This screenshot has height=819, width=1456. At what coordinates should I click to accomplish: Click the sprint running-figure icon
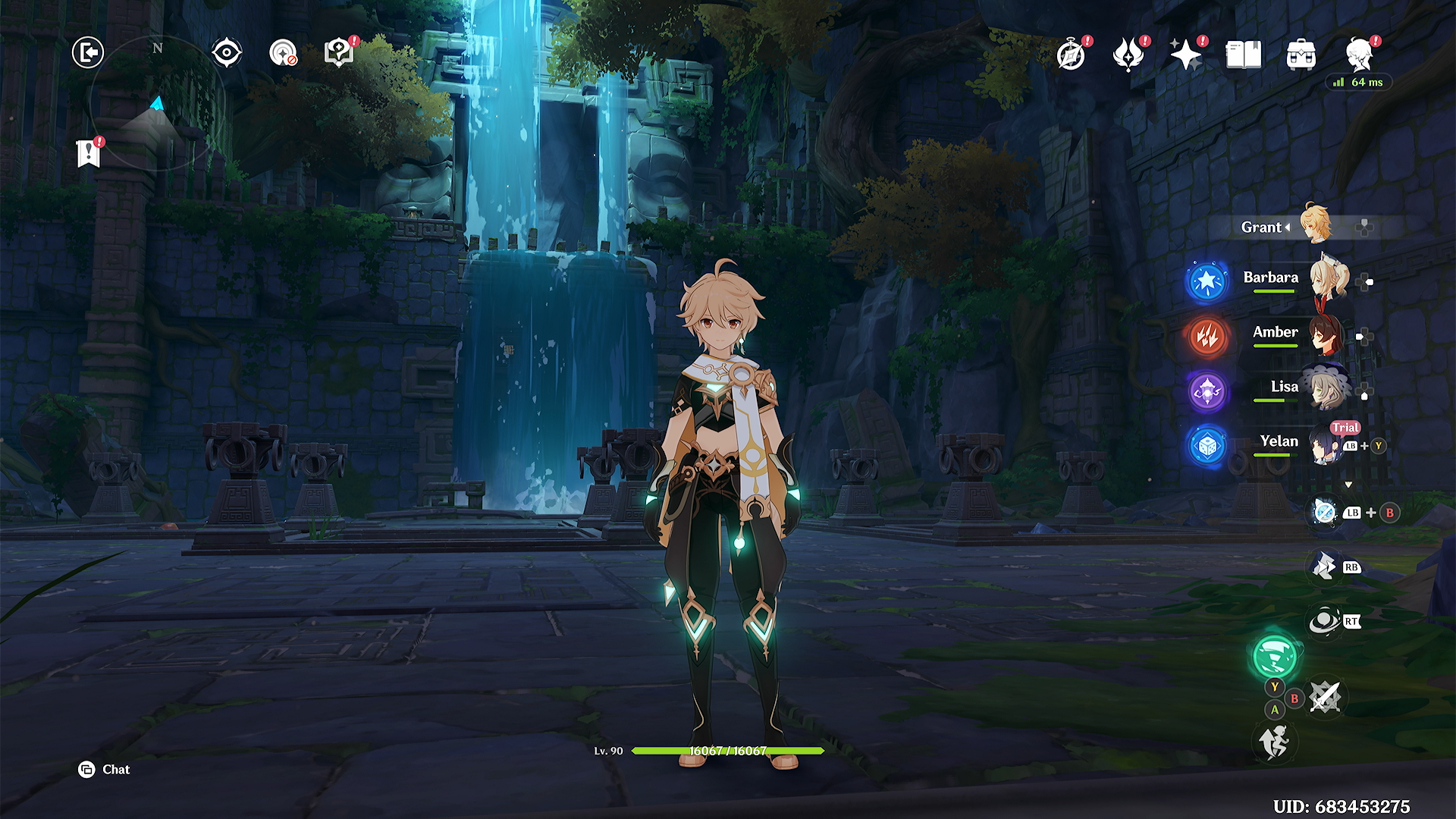1275,742
